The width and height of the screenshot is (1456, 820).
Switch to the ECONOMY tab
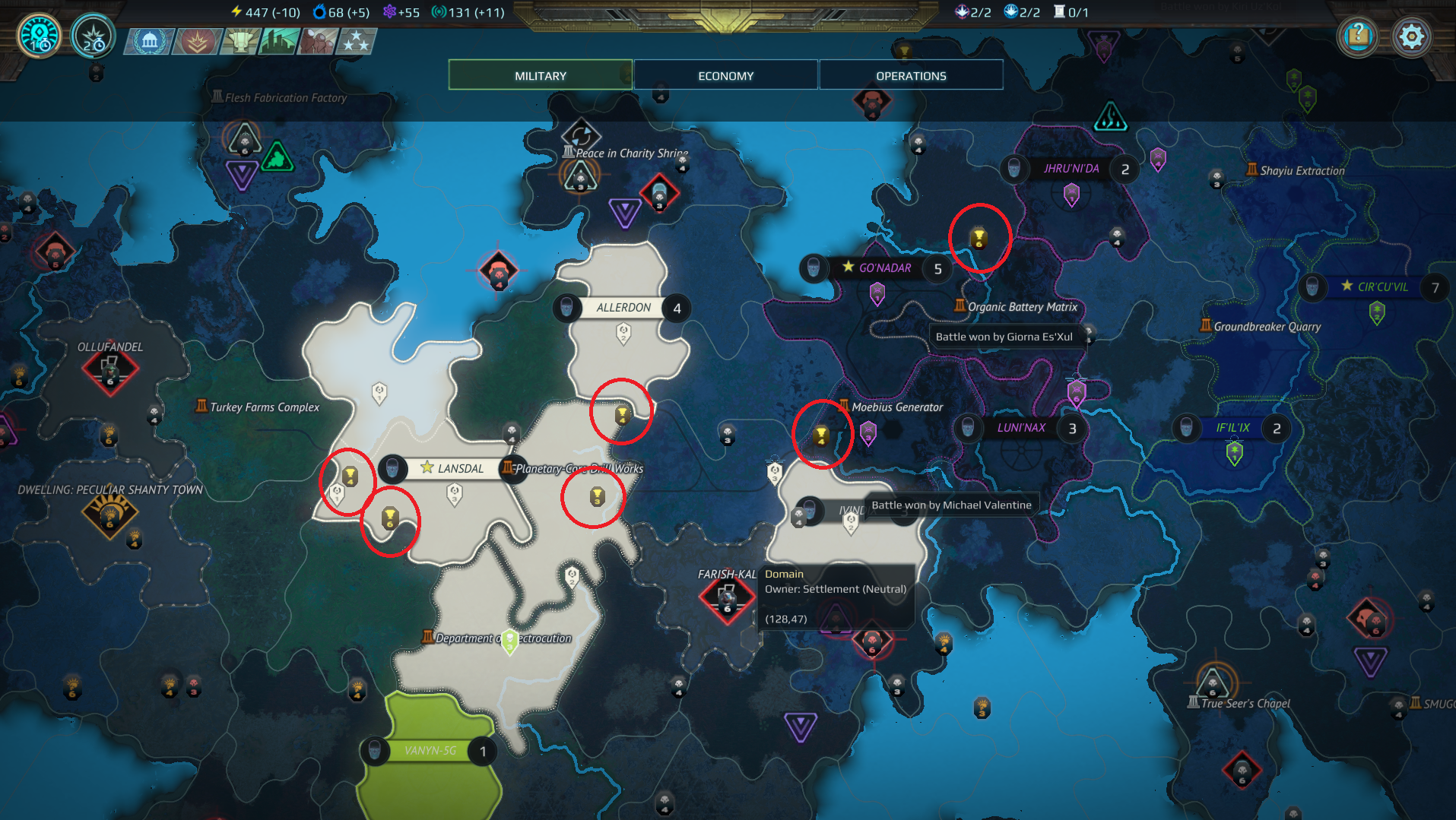pos(725,74)
